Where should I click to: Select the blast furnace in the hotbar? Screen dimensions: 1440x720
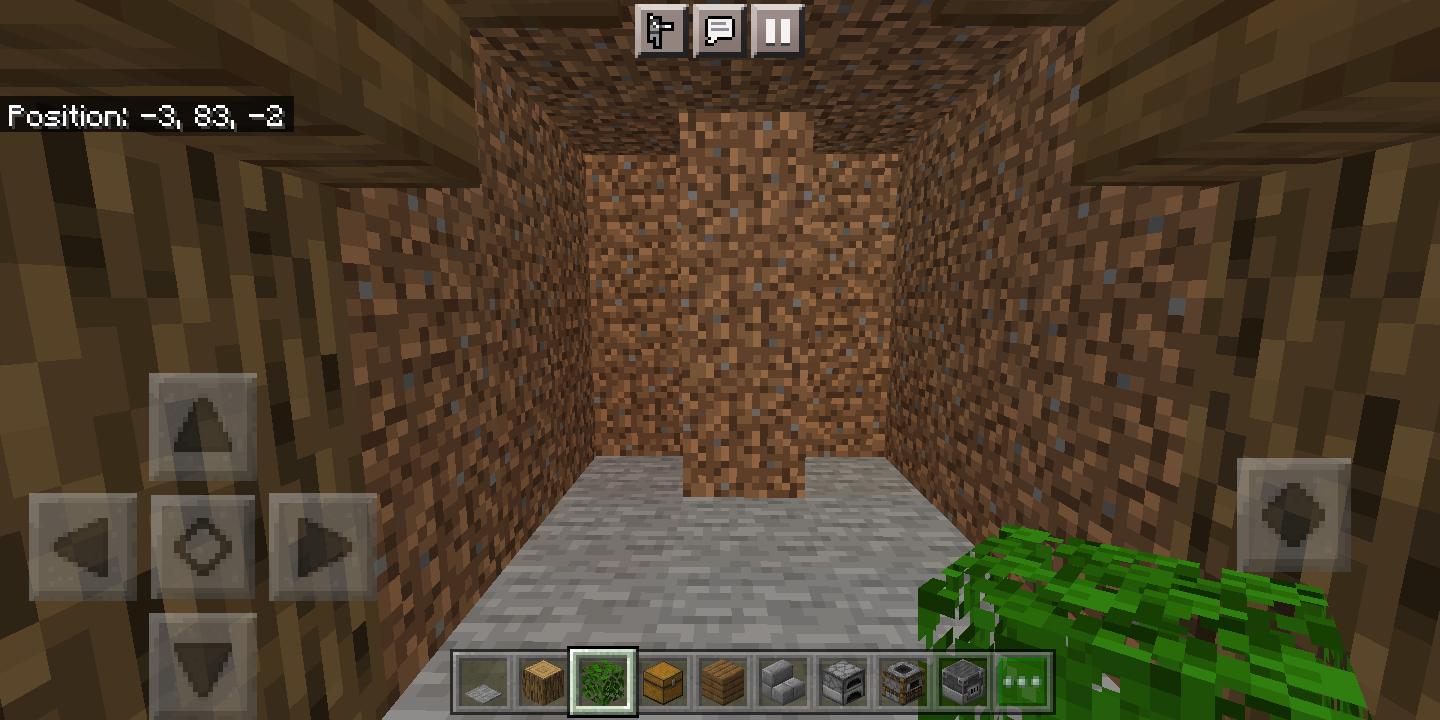click(963, 680)
